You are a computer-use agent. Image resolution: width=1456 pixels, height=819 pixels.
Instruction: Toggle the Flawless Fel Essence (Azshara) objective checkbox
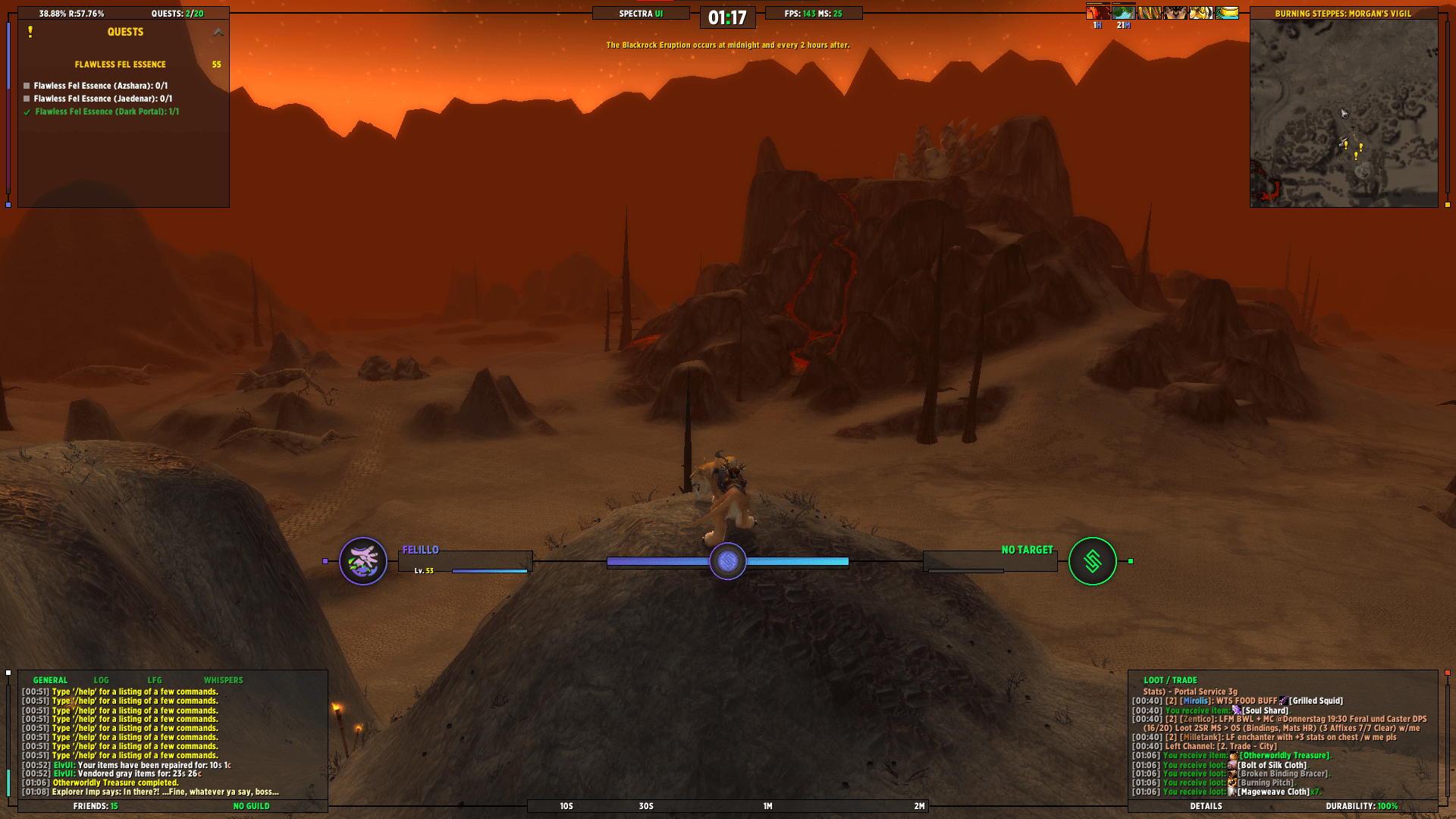28,85
